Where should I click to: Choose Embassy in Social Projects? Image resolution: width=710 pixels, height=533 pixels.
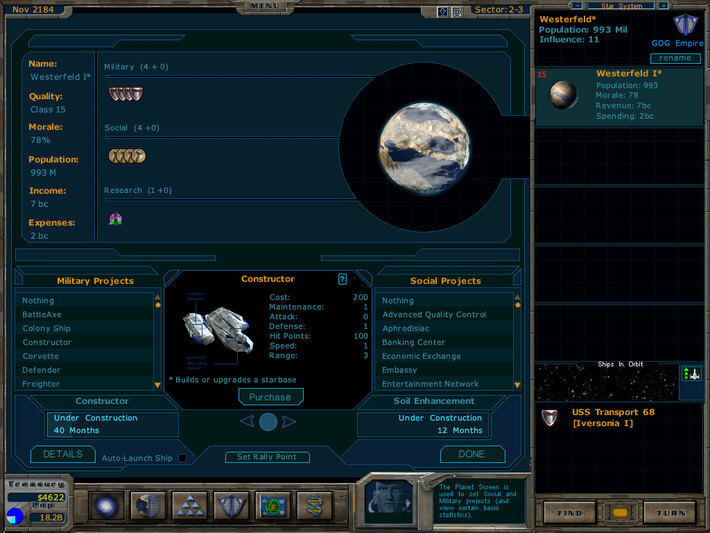click(x=401, y=370)
